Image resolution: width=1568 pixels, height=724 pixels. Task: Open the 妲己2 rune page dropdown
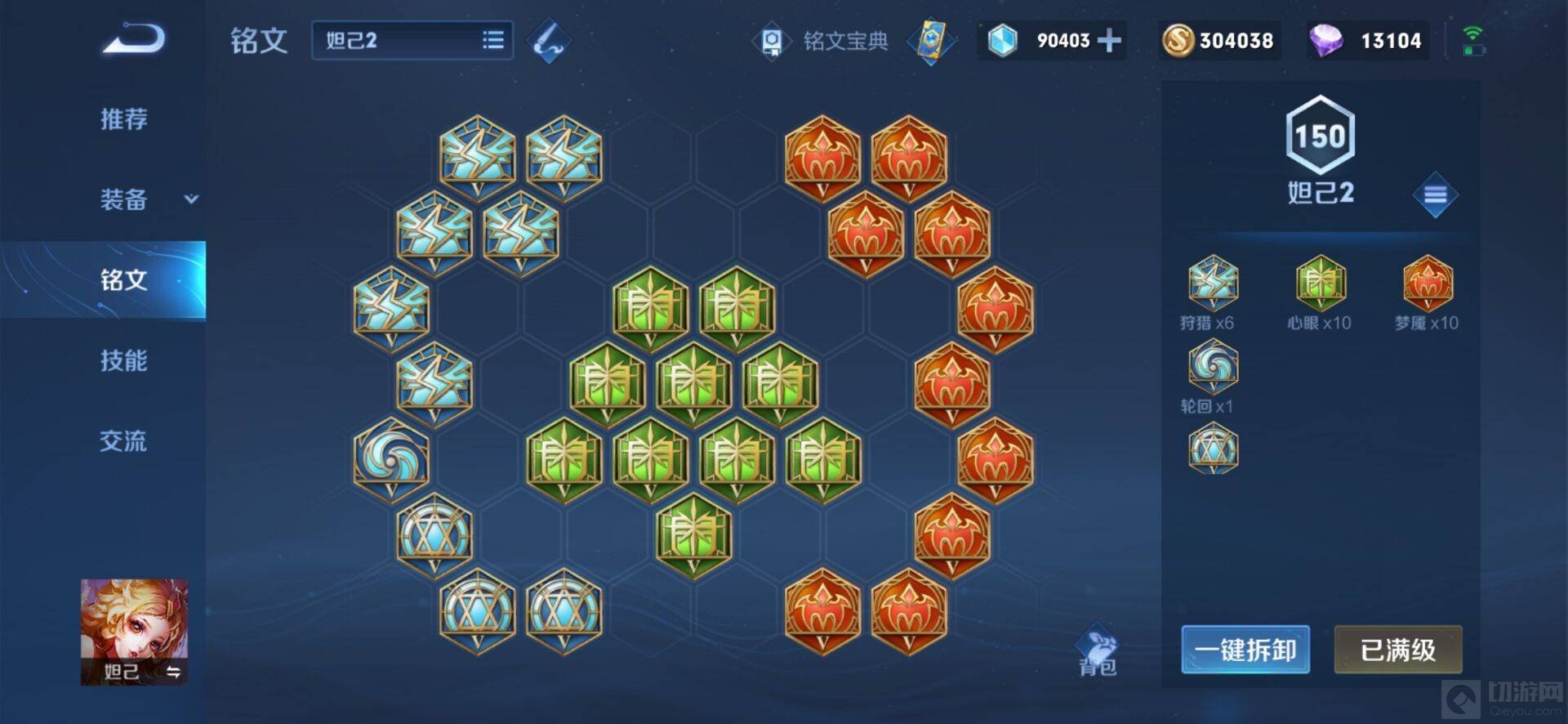412,40
